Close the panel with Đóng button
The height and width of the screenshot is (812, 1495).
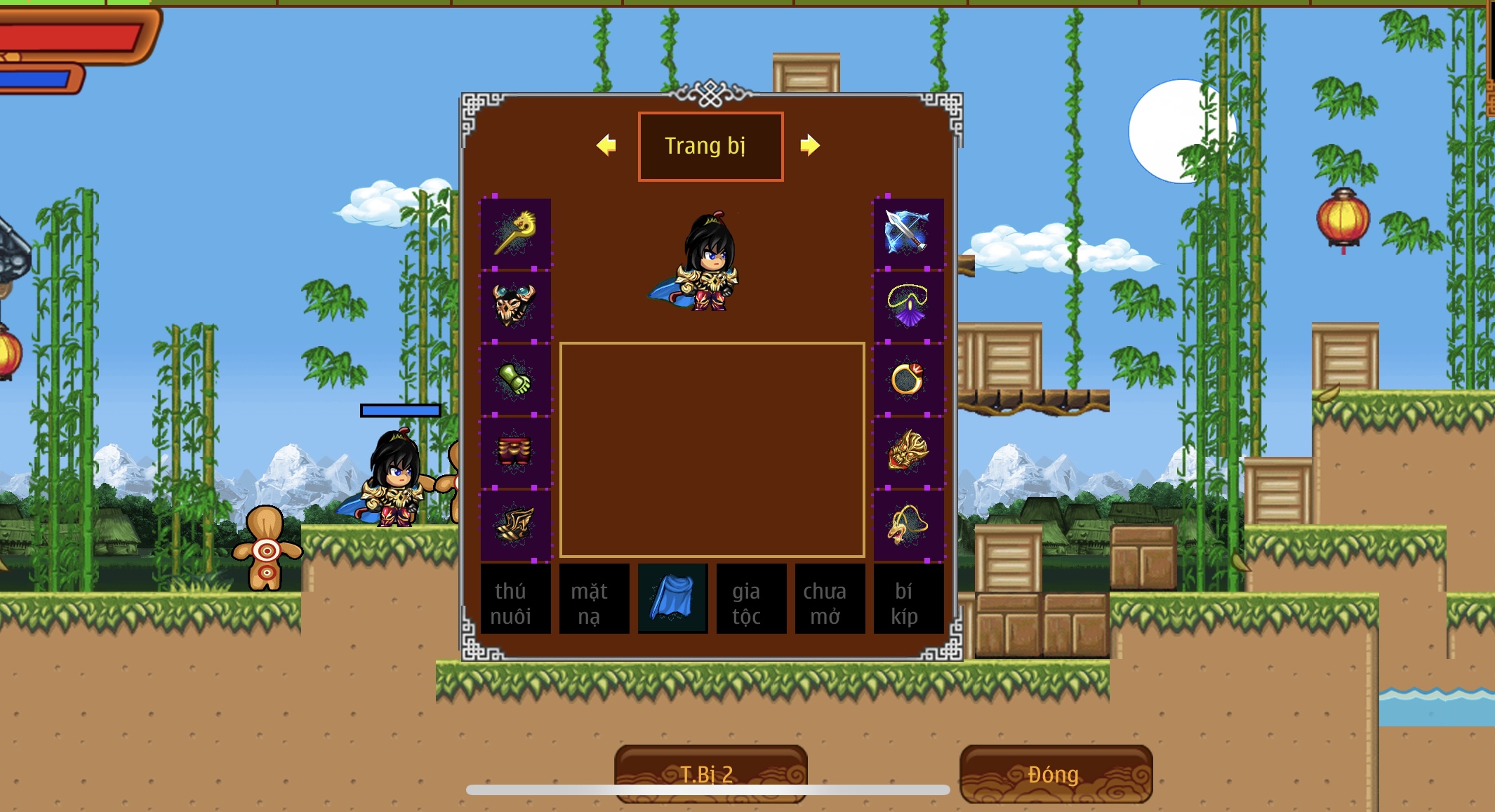pyautogui.click(x=1056, y=773)
